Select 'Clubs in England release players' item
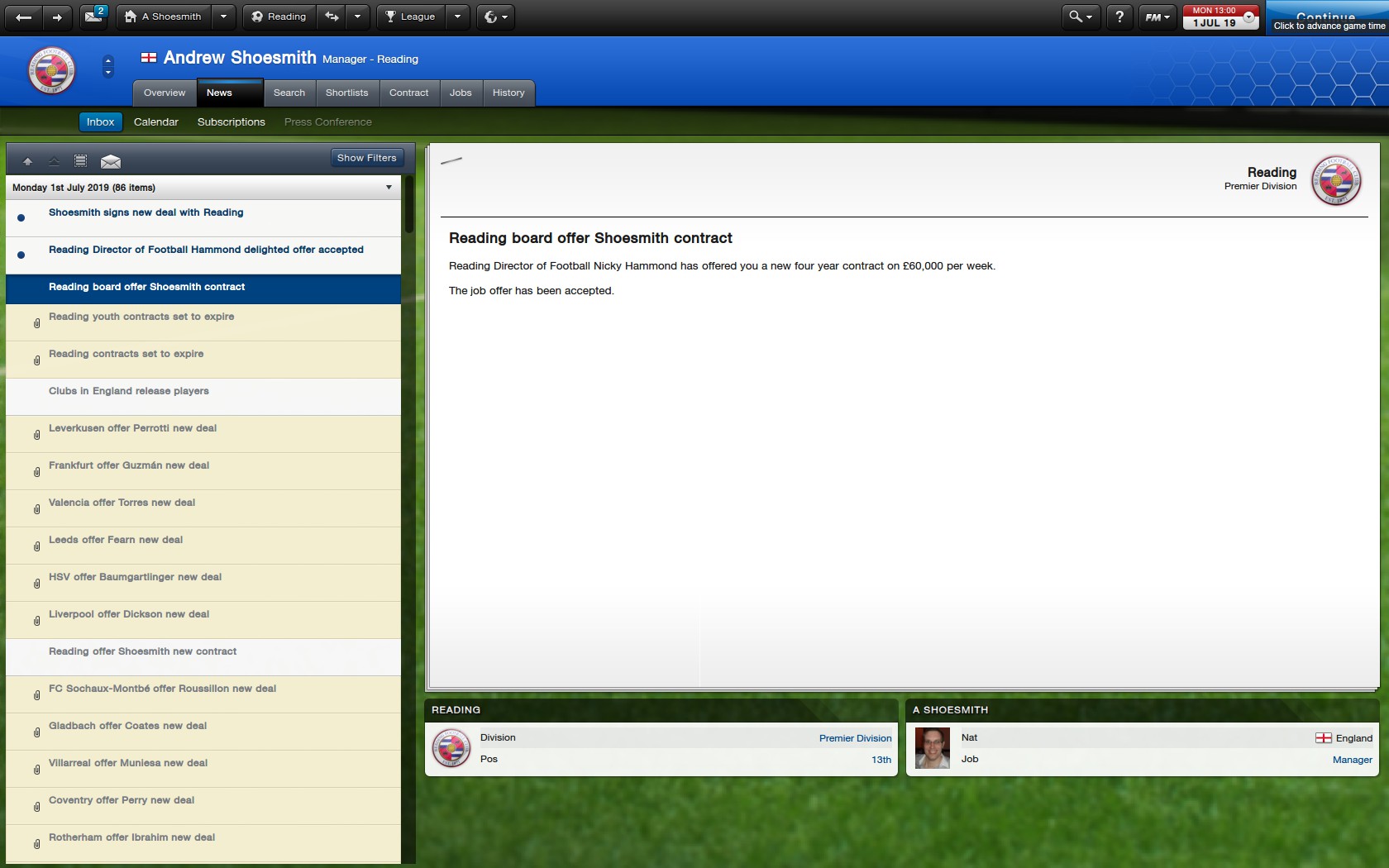This screenshot has height=868, width=1389. pos(128,391)
